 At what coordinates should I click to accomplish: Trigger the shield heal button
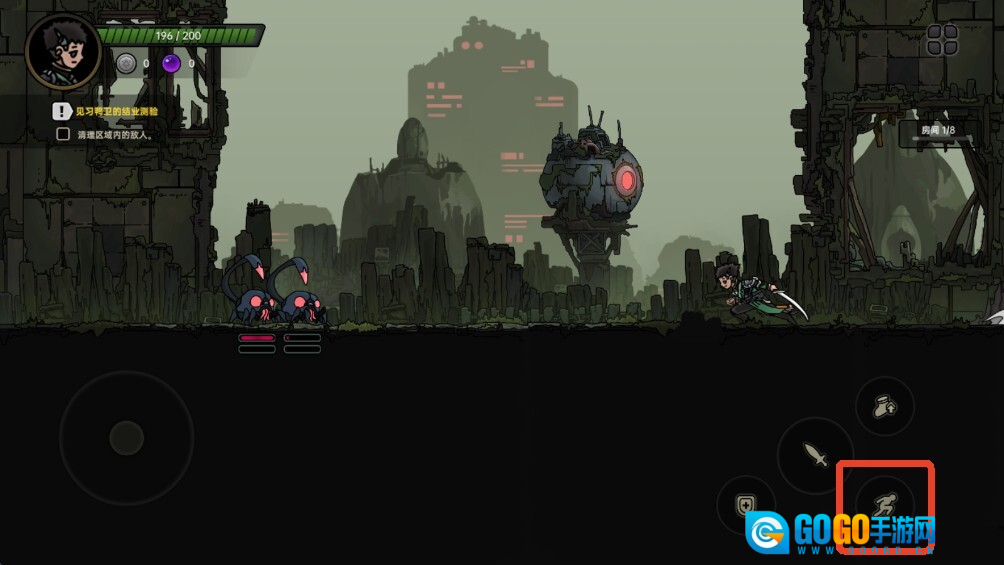745,505
